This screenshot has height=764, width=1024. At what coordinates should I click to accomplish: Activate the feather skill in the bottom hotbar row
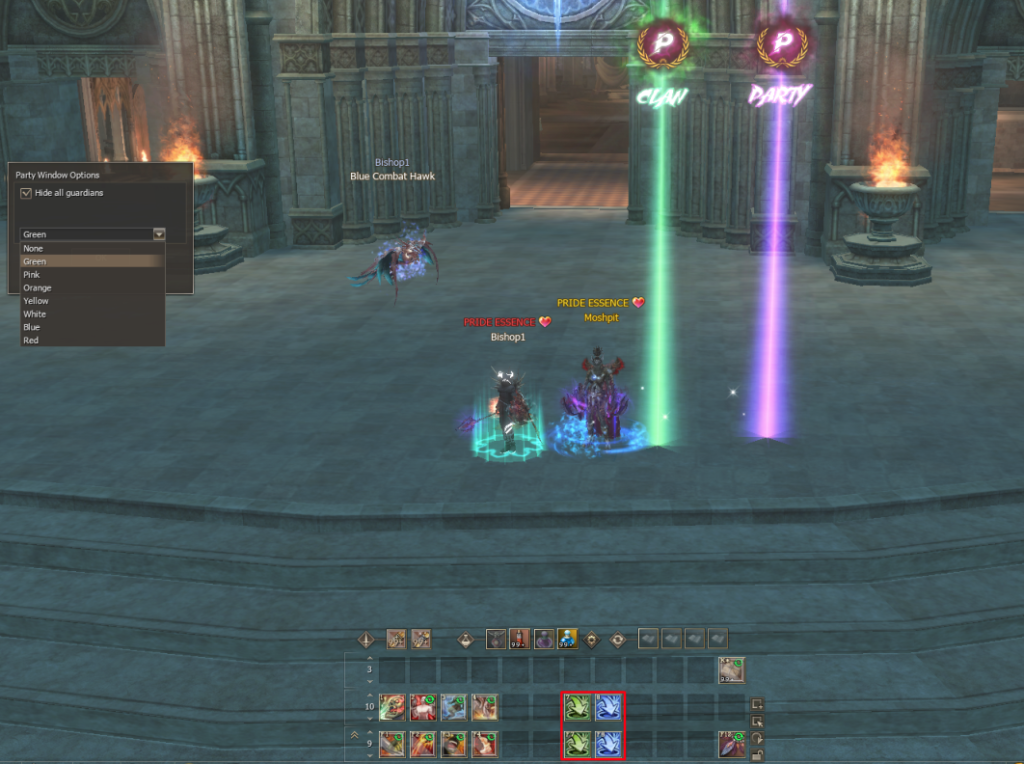(732, 744)
